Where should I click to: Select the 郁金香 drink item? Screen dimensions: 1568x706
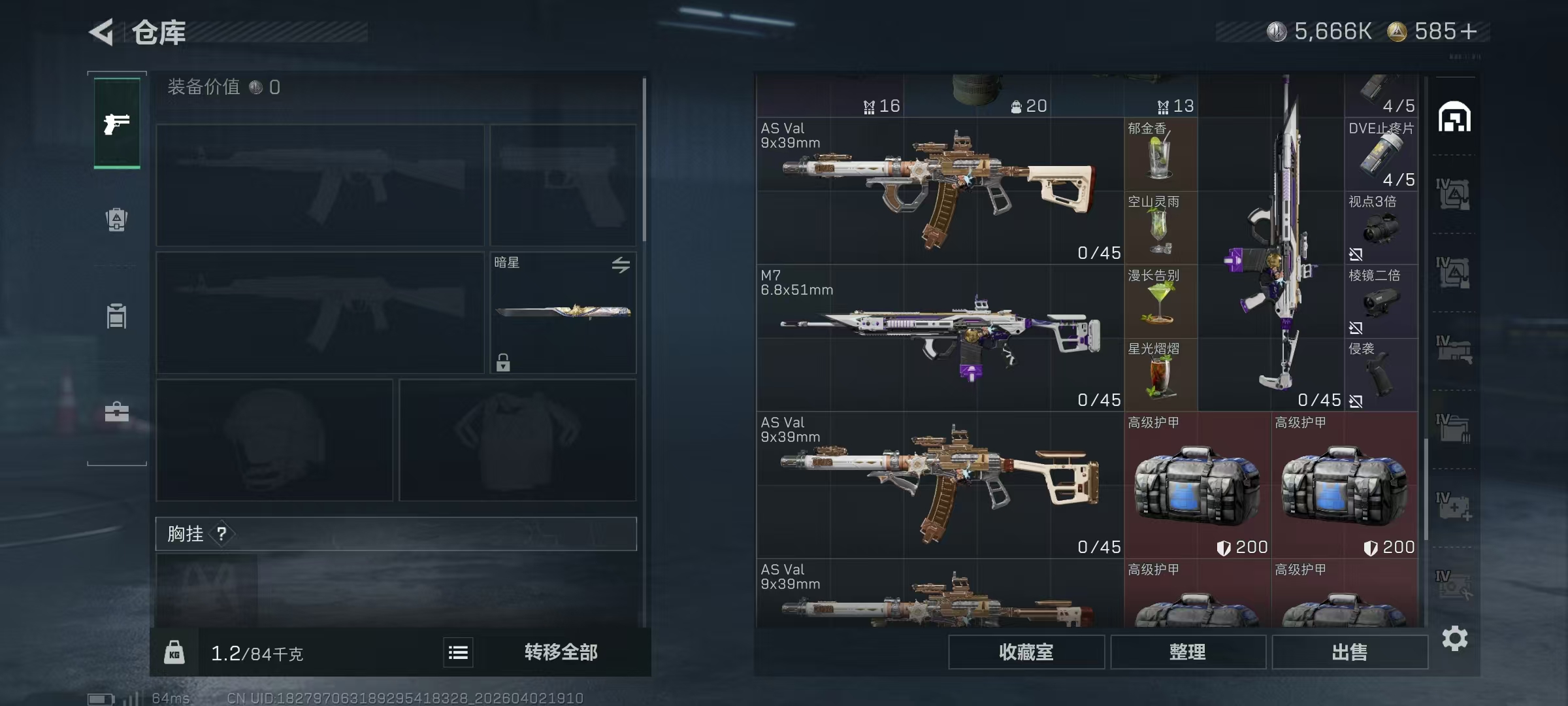[x=1160, y=154]
